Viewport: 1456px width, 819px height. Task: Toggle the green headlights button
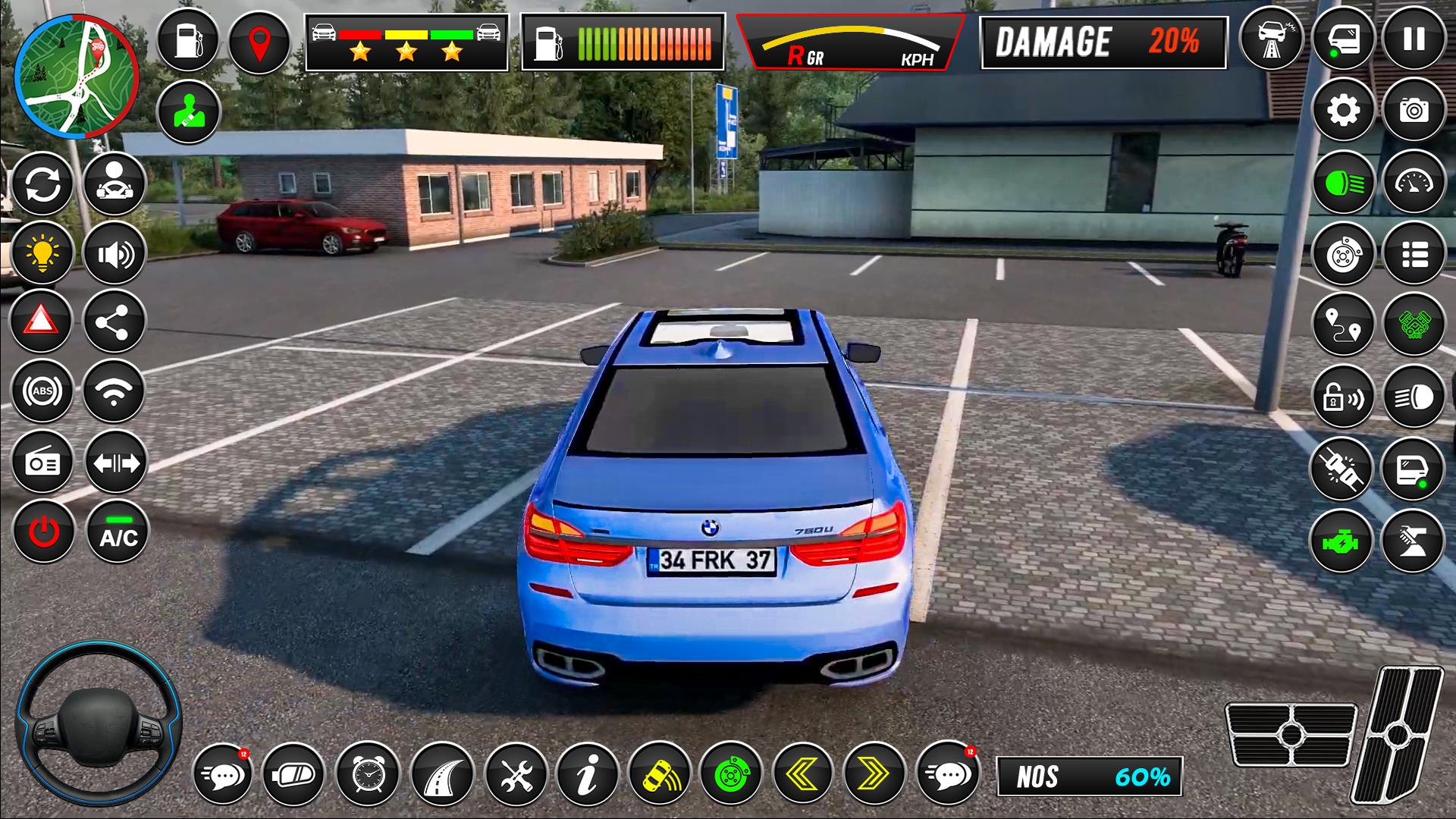(1343, 183)
